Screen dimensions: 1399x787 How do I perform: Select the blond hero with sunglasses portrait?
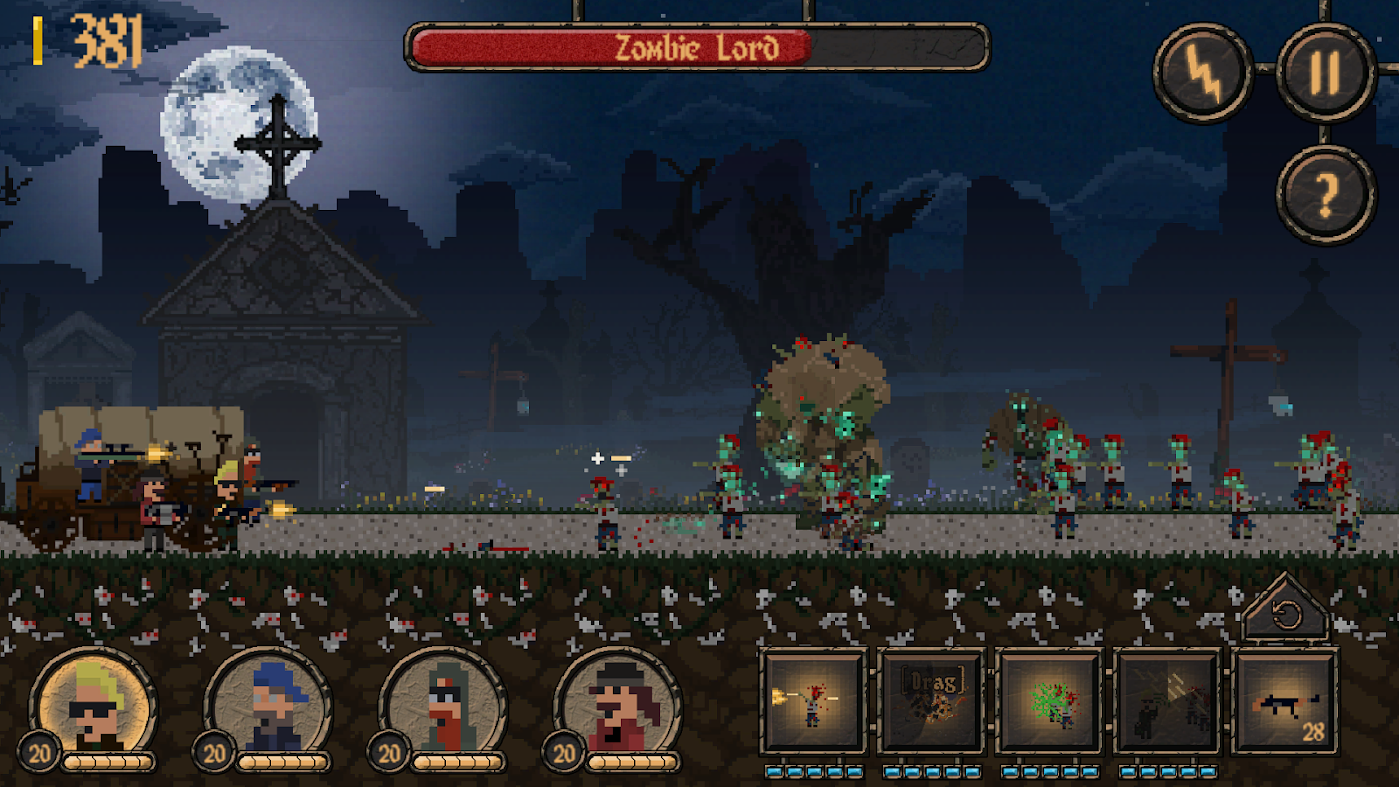94,704
